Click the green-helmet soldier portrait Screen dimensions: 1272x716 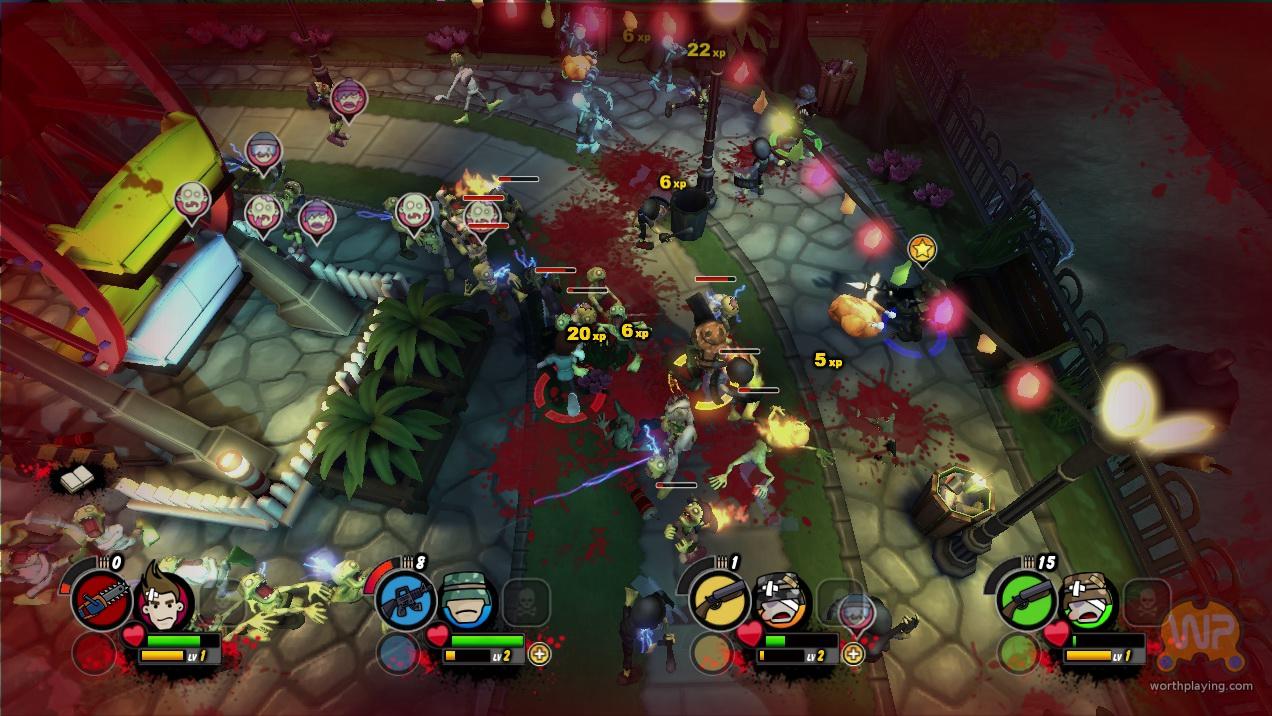tap(467, 599)
